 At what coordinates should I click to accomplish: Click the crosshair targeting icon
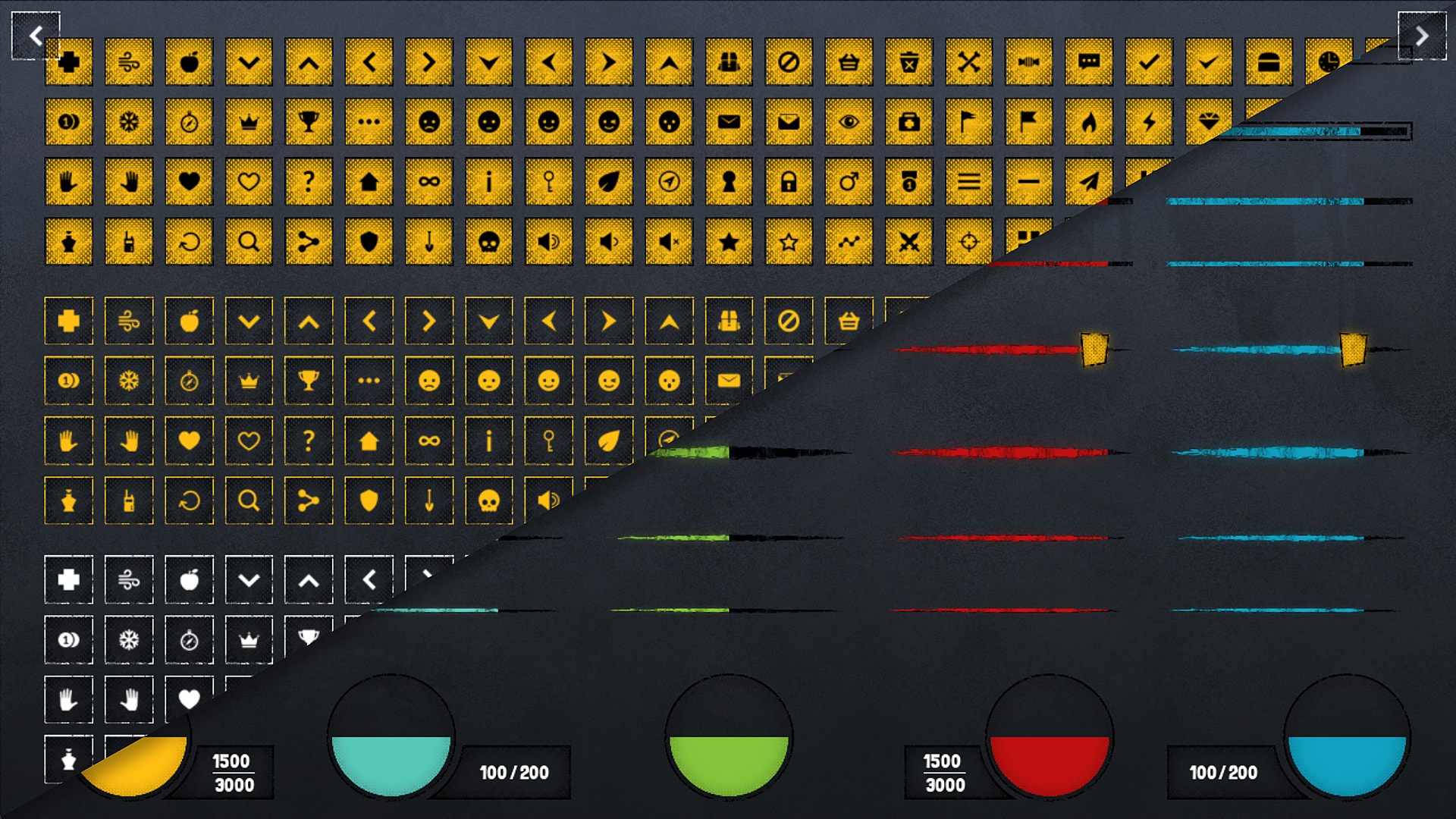967,243
